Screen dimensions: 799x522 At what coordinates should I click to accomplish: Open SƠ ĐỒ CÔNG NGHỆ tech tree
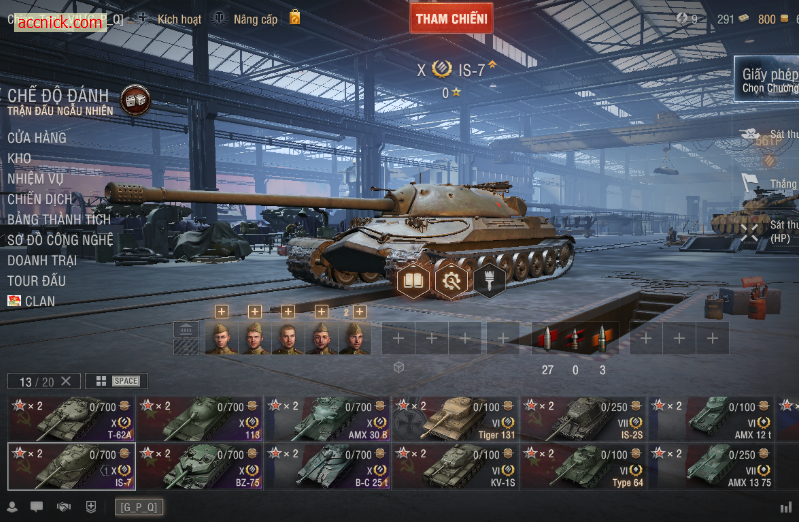61,240
